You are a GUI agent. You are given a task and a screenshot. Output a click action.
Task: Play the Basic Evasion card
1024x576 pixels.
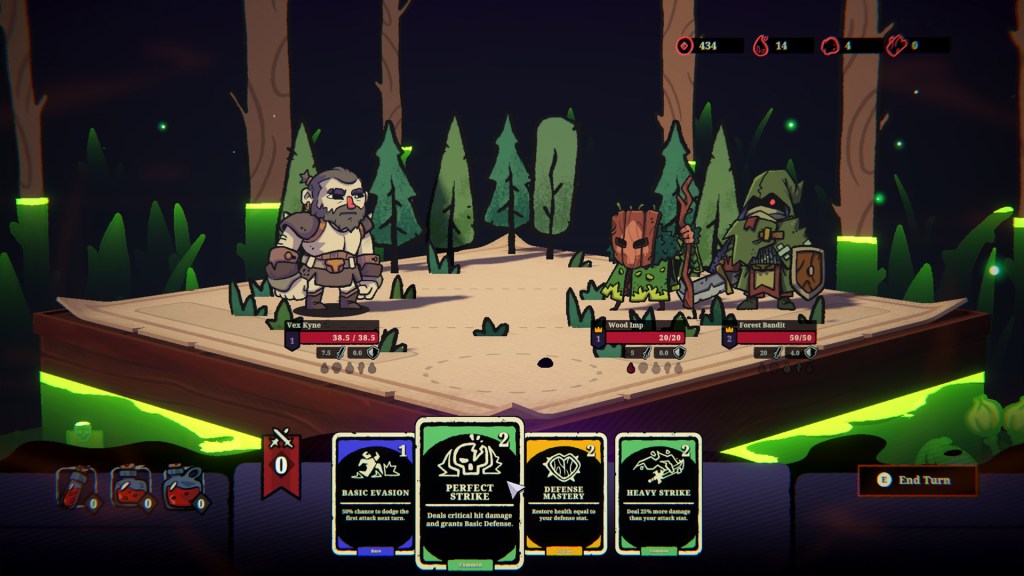(373, 492)
